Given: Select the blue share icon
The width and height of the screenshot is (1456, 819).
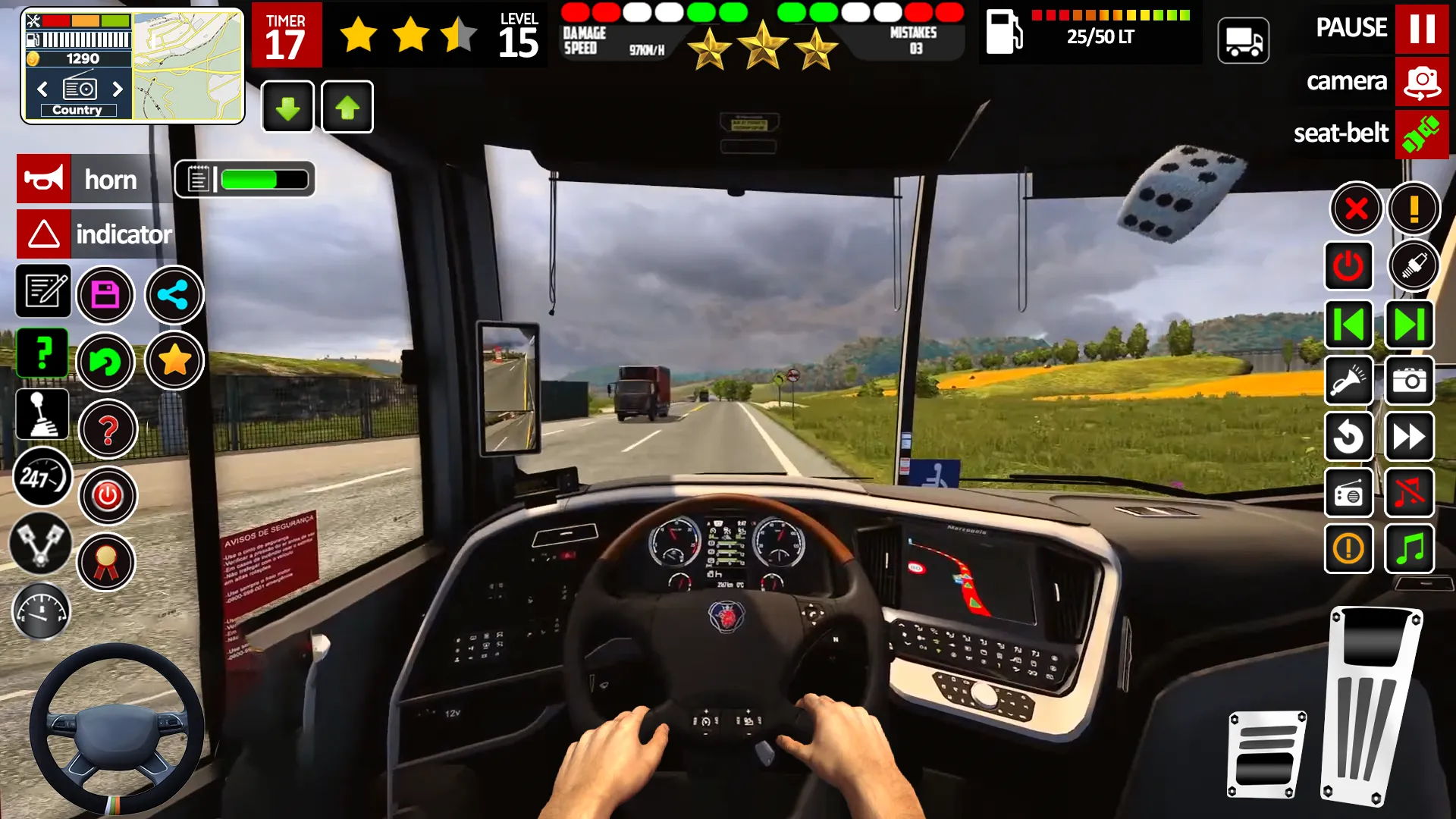Looking at the screenshot, I should pos(174,295).
